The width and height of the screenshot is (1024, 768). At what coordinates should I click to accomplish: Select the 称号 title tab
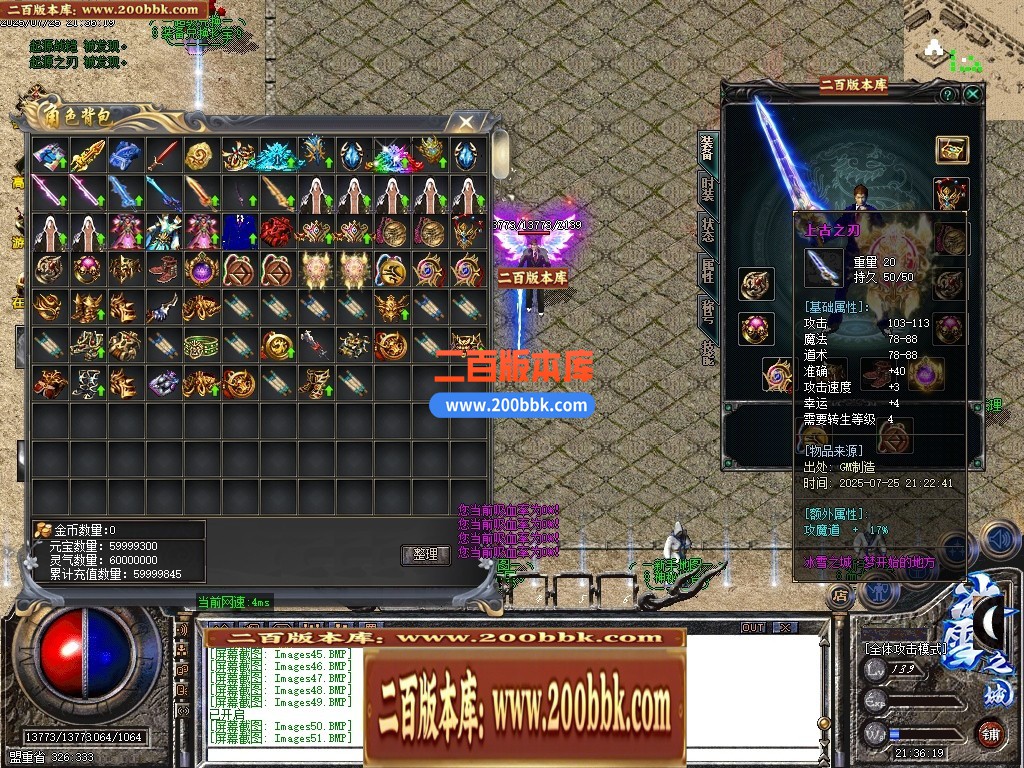707,310
